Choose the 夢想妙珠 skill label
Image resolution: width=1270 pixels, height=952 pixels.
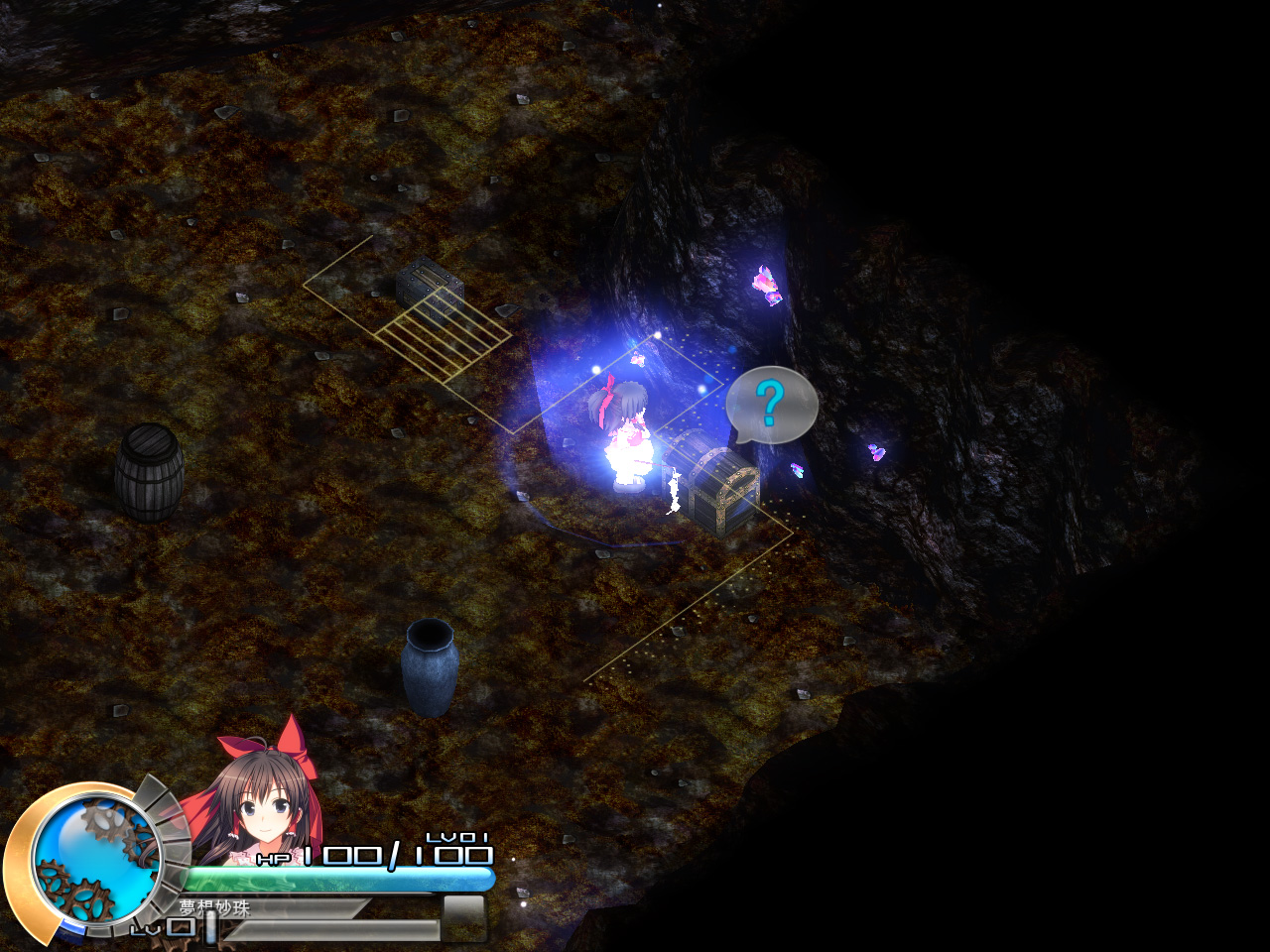[x=215, y=907]
